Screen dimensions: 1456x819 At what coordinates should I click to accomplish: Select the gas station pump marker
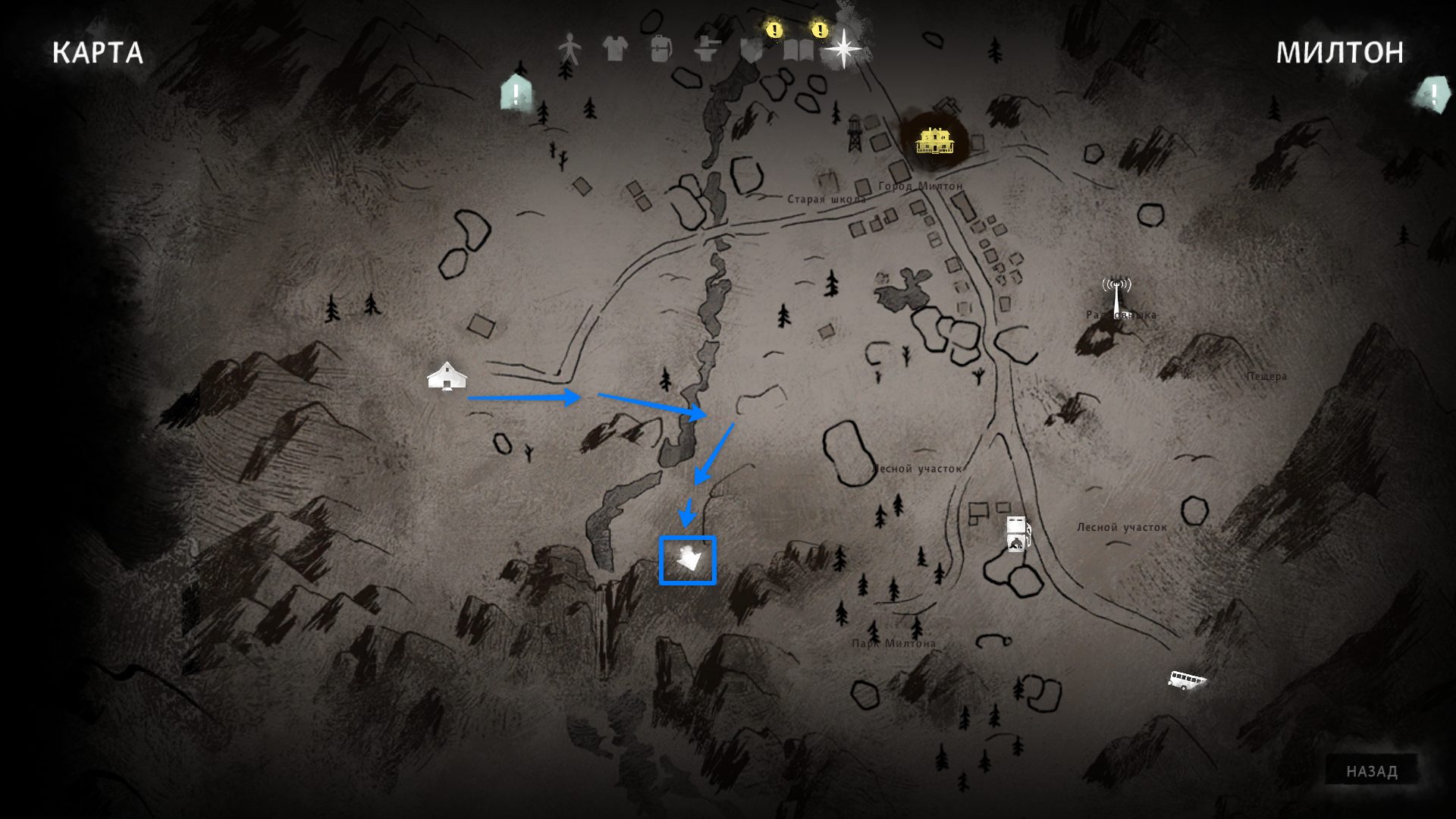[x=1017, y=532]
